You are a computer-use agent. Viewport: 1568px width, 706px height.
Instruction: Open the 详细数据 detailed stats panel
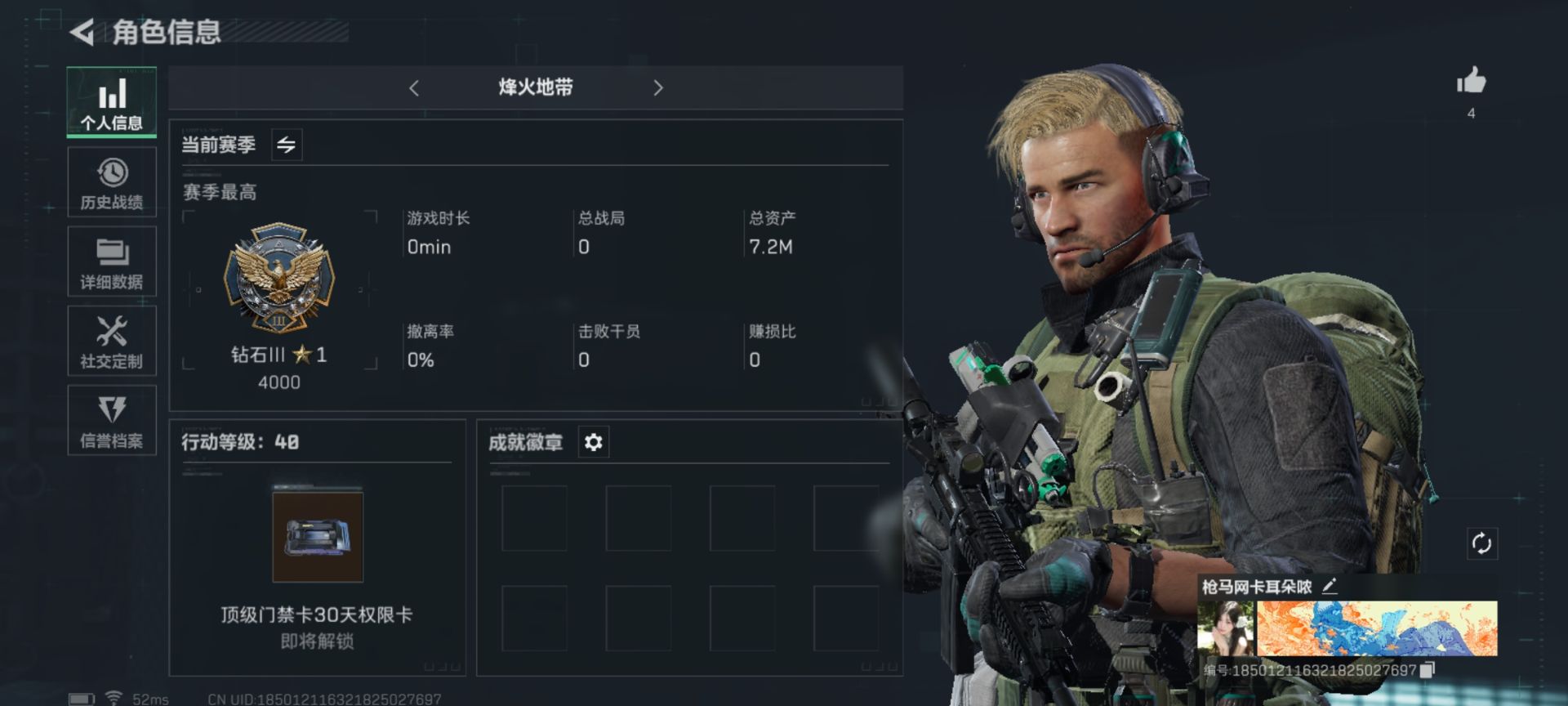[112, 261]
